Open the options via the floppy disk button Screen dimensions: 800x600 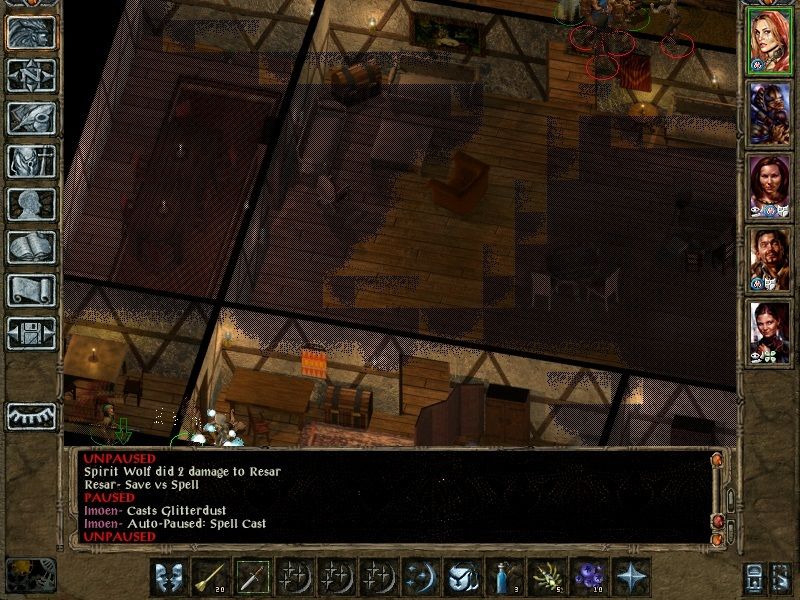31,333
